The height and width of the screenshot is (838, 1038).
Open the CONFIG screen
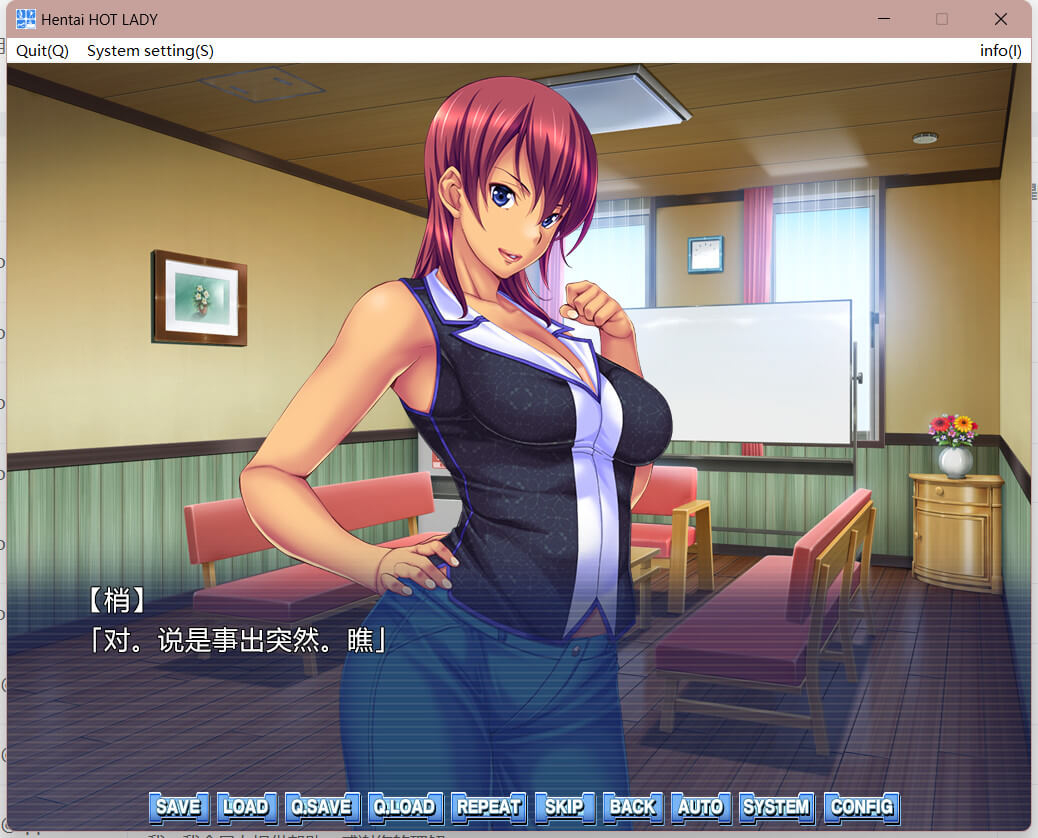point(862,807)
